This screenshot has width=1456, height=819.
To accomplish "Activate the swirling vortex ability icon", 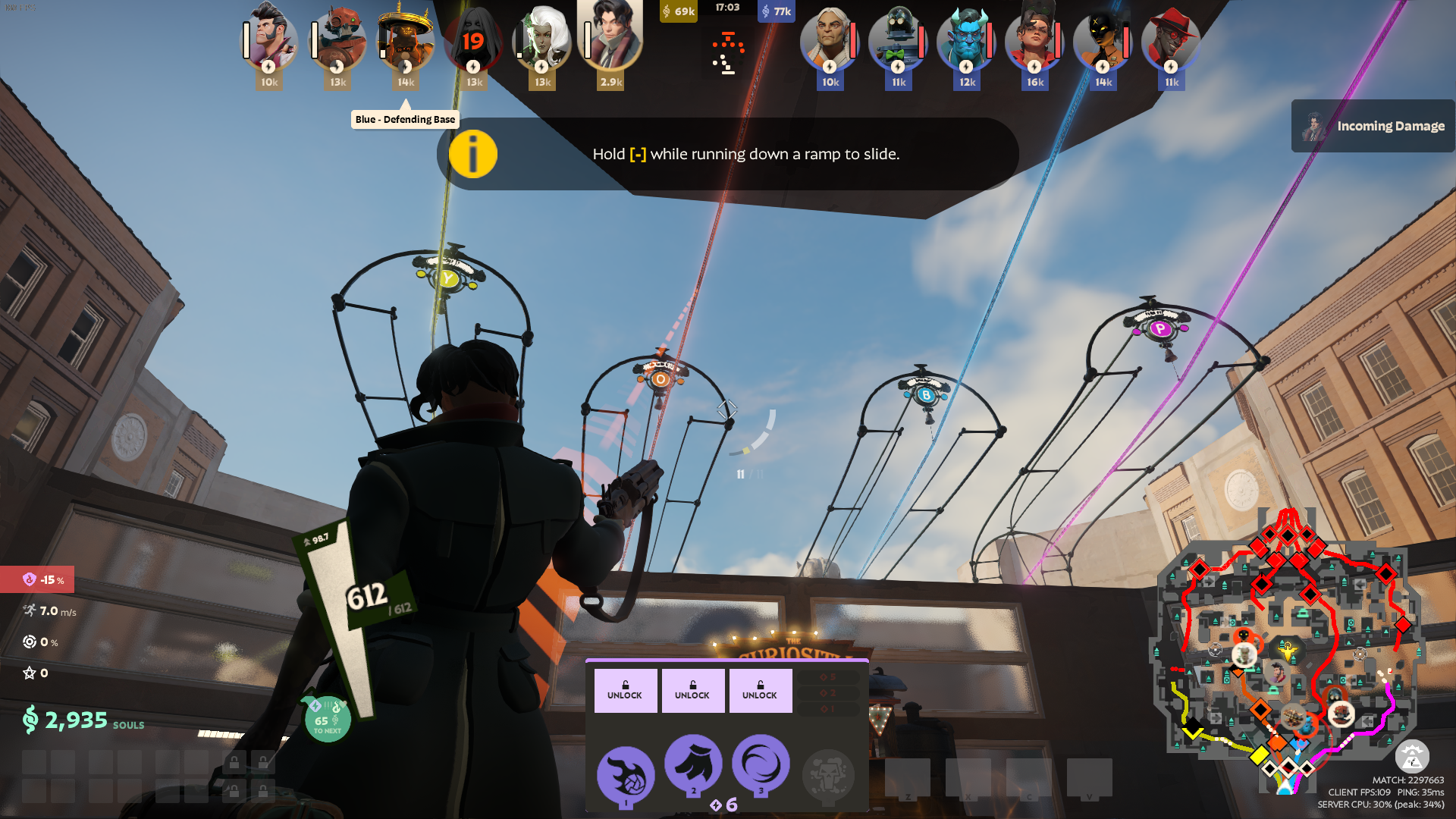I will 761,763.
